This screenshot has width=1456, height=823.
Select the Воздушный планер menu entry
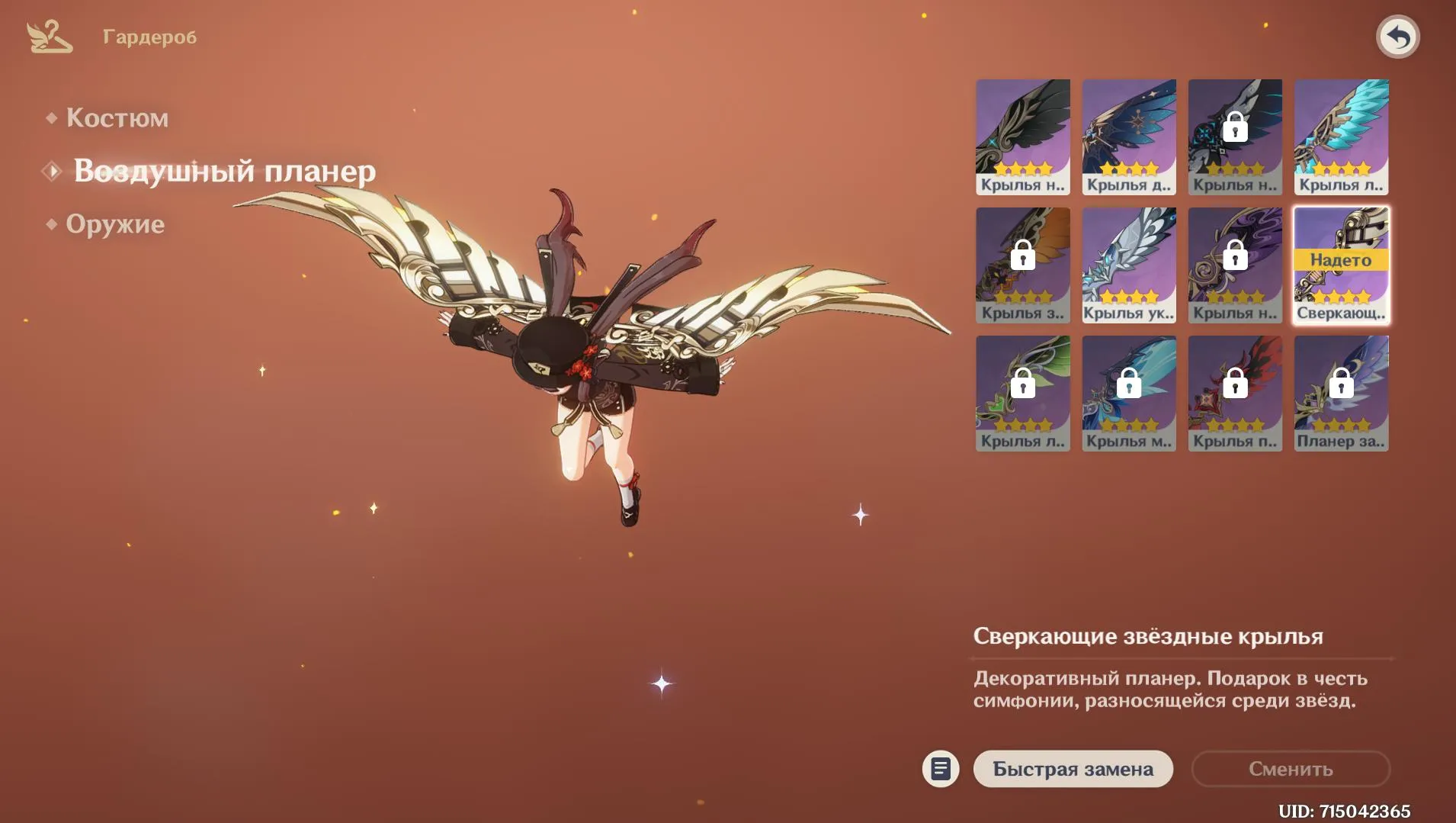223,171
